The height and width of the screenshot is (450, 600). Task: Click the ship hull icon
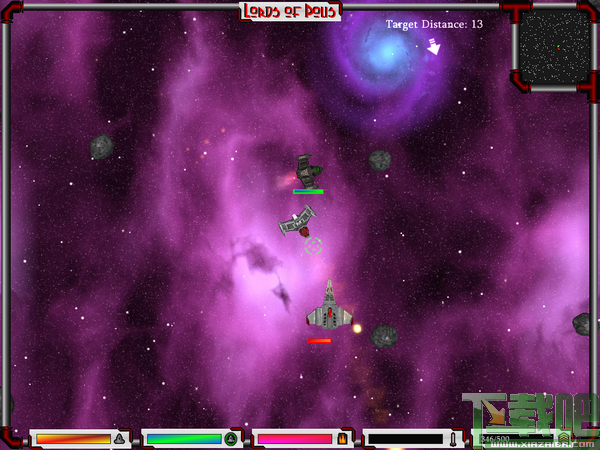point(119,438)
